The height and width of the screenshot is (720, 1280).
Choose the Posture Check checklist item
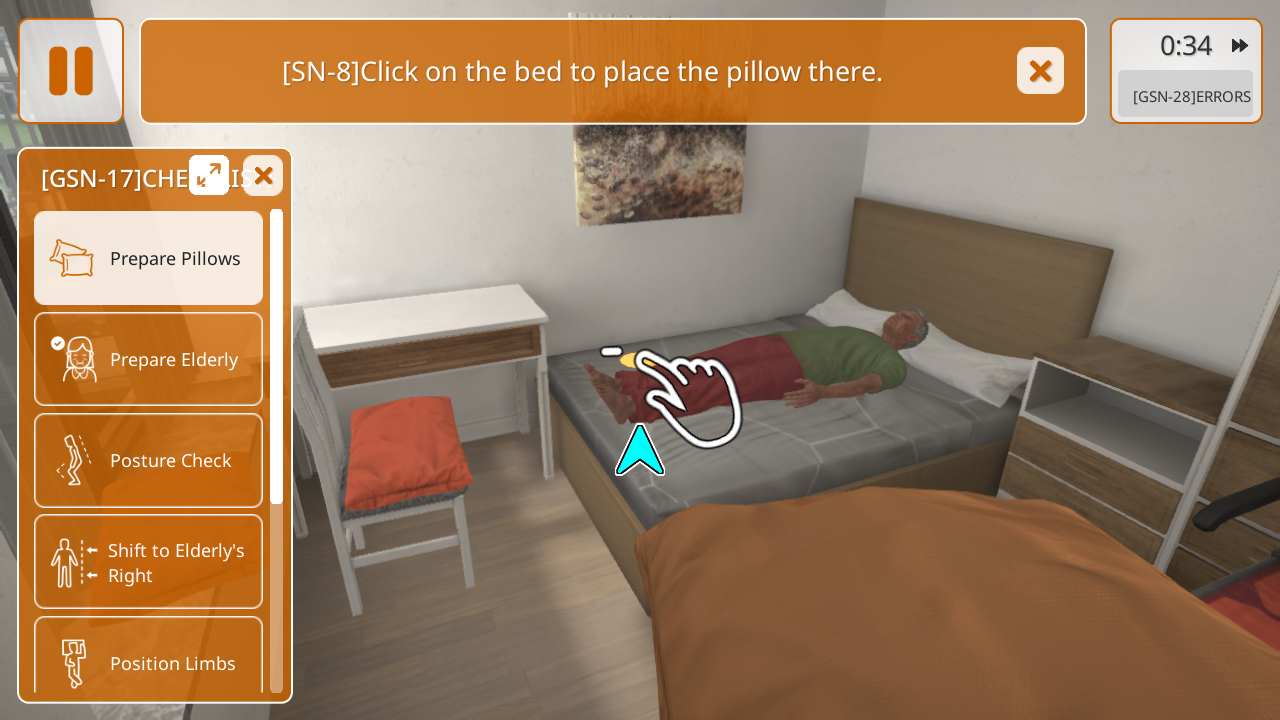(149, 460)
